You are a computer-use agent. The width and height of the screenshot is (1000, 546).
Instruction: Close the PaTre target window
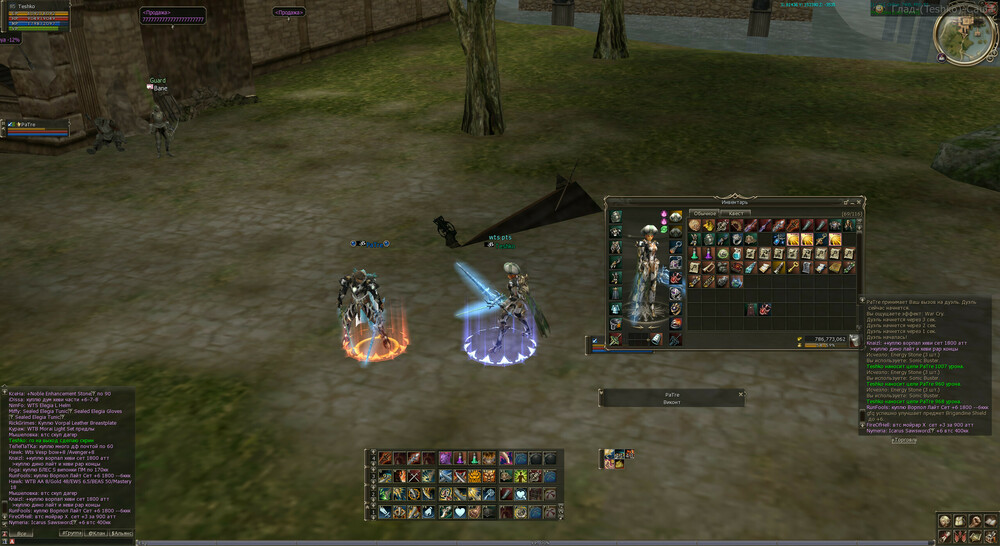click(741, 395)
